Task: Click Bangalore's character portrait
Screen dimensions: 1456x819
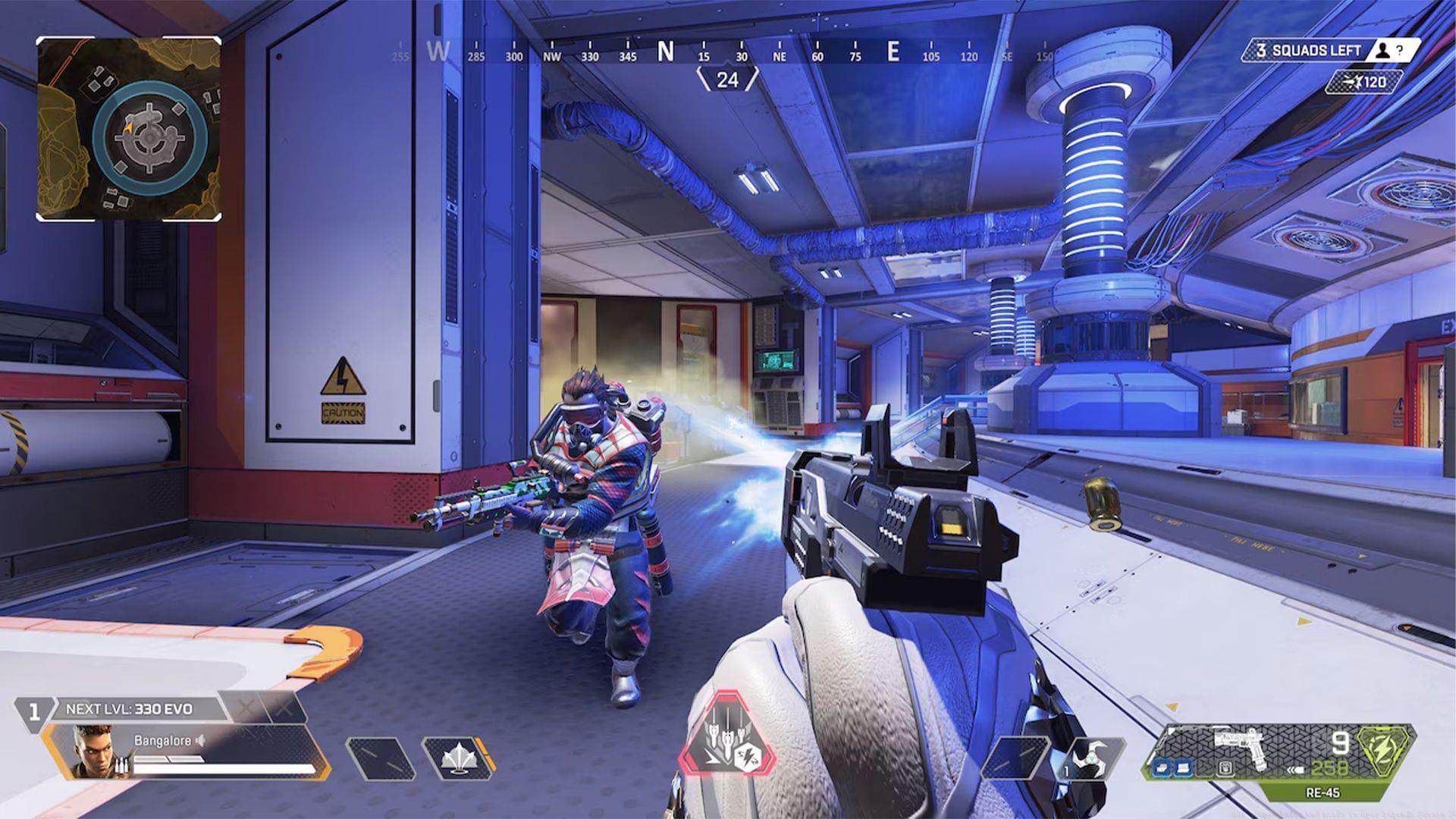Action: tap(91, 752)
